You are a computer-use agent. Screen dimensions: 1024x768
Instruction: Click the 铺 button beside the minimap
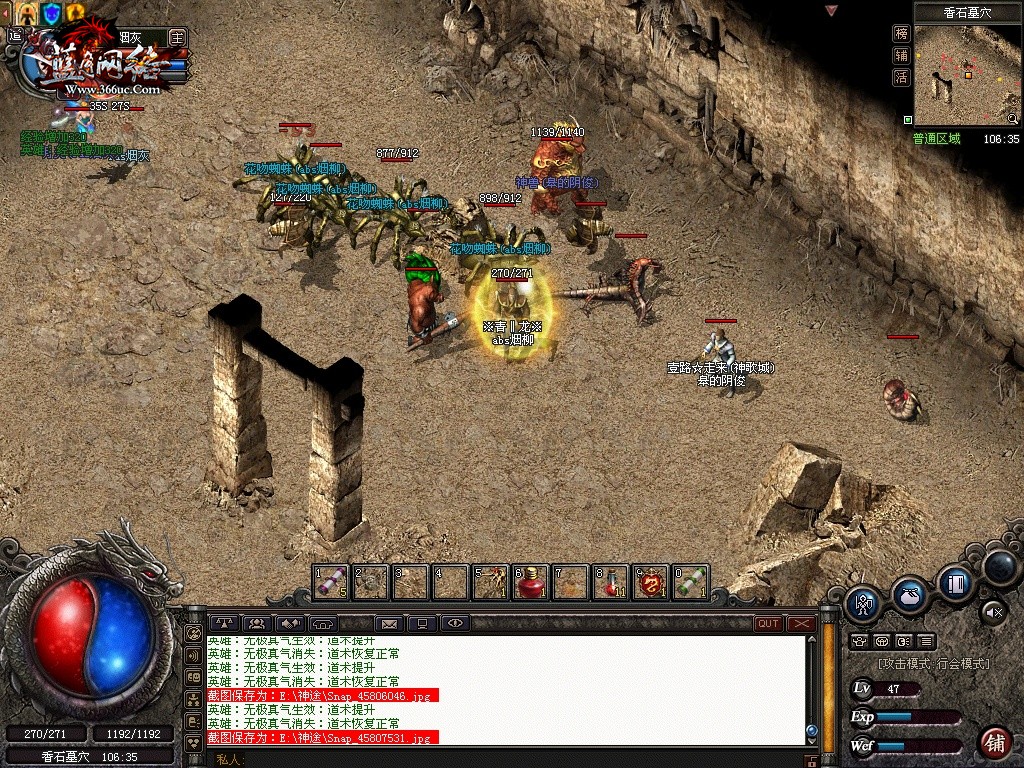click(901, 56)
